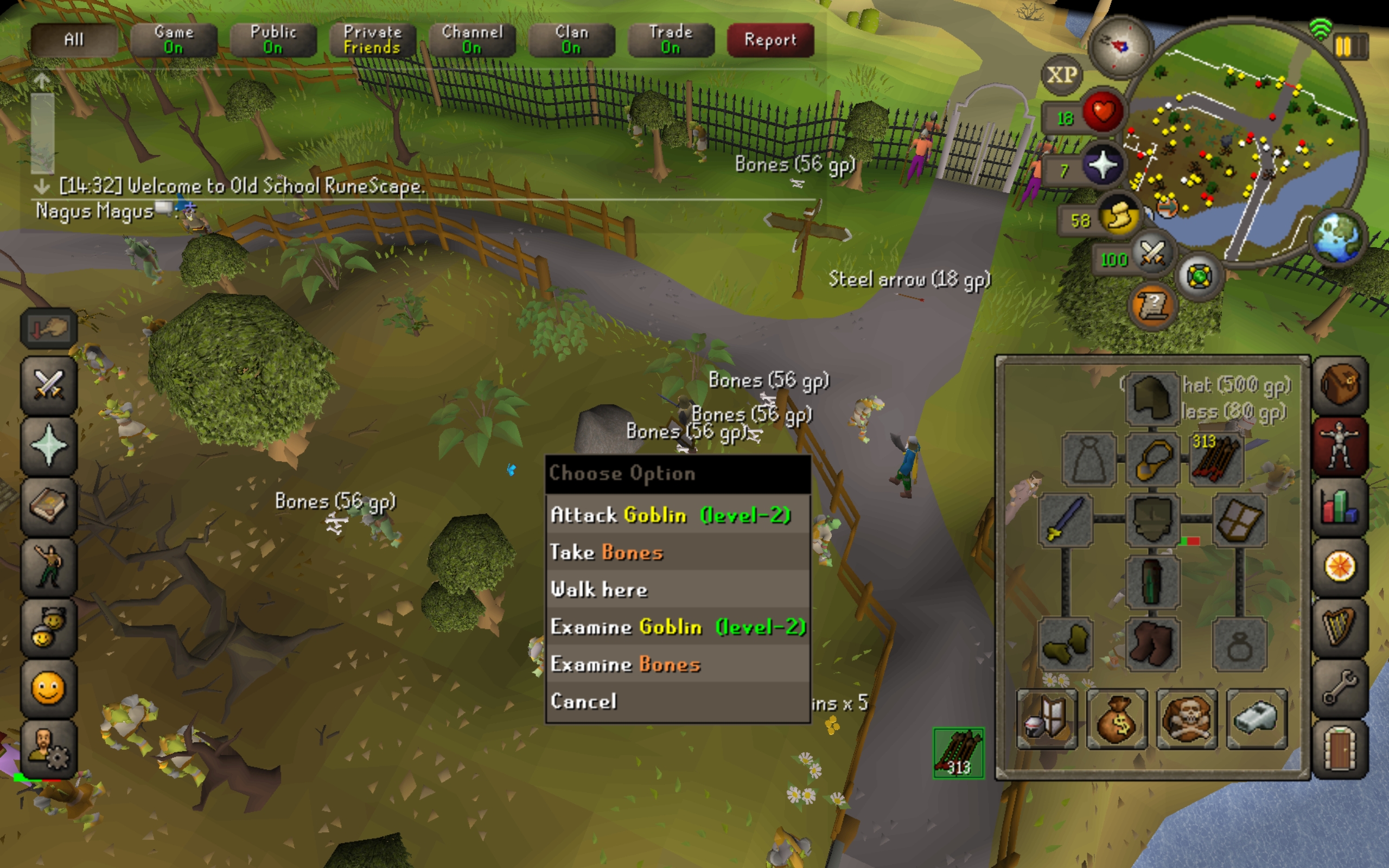Open the Trade chat filter tab
The height and width of the screenshot is (868, 1389).
point(671,40)
